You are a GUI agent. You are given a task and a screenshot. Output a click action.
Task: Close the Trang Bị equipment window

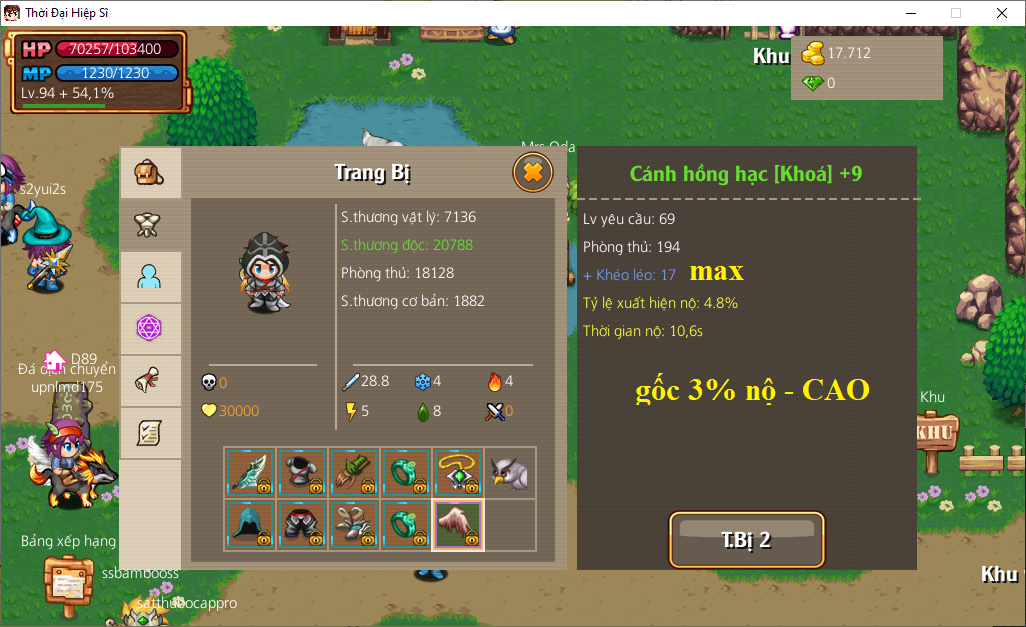[533, 173]
